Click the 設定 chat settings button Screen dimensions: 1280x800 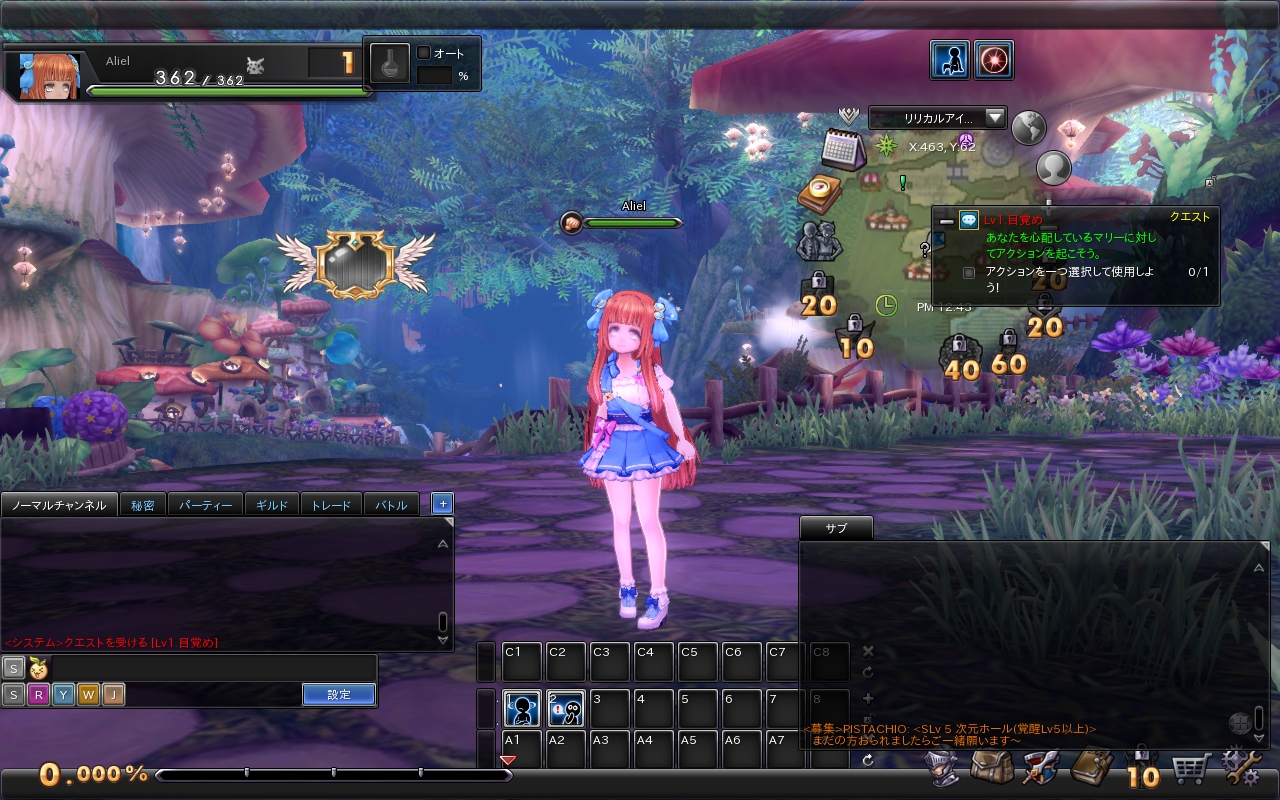pyautogui.click(x=339, y=694)
